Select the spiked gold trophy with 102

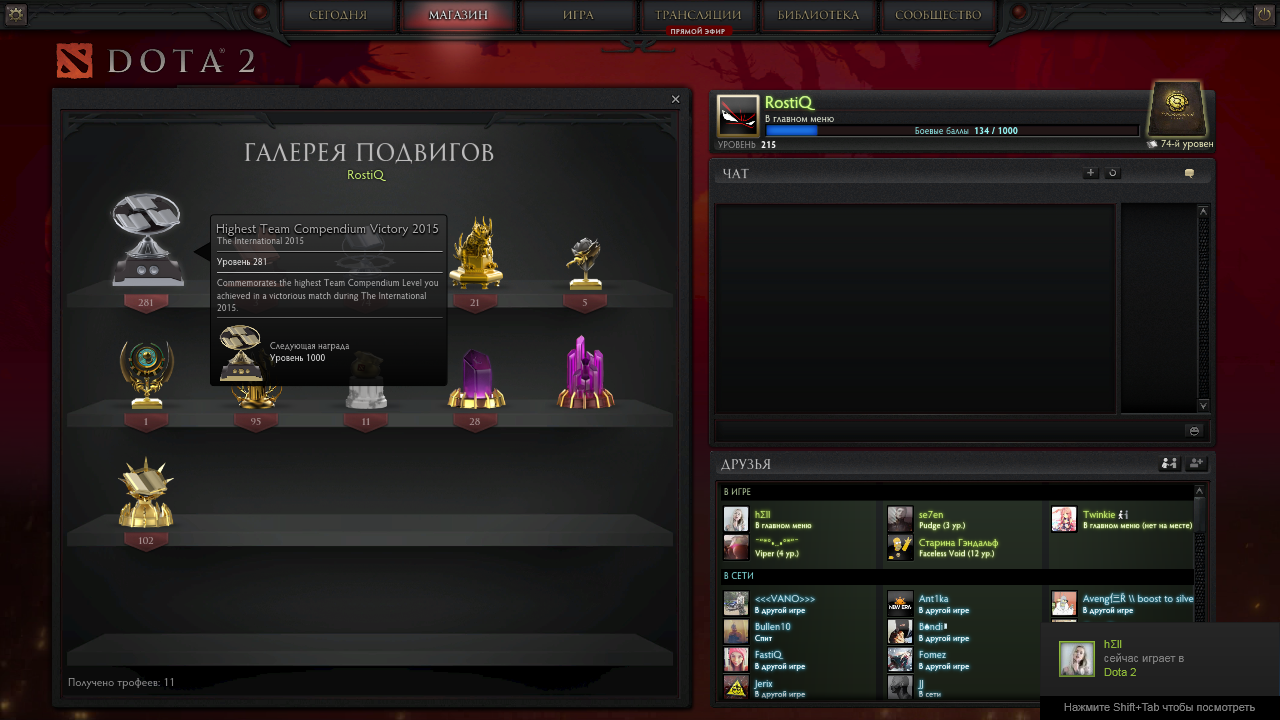point(146,495)
